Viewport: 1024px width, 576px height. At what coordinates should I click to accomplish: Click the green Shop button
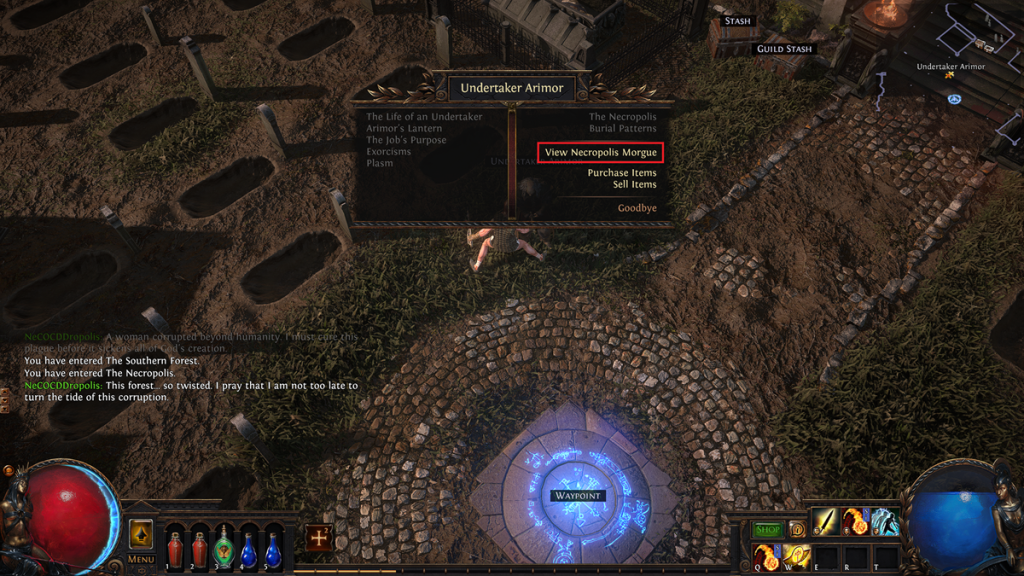pyautogui.click(x=767, y=529)
